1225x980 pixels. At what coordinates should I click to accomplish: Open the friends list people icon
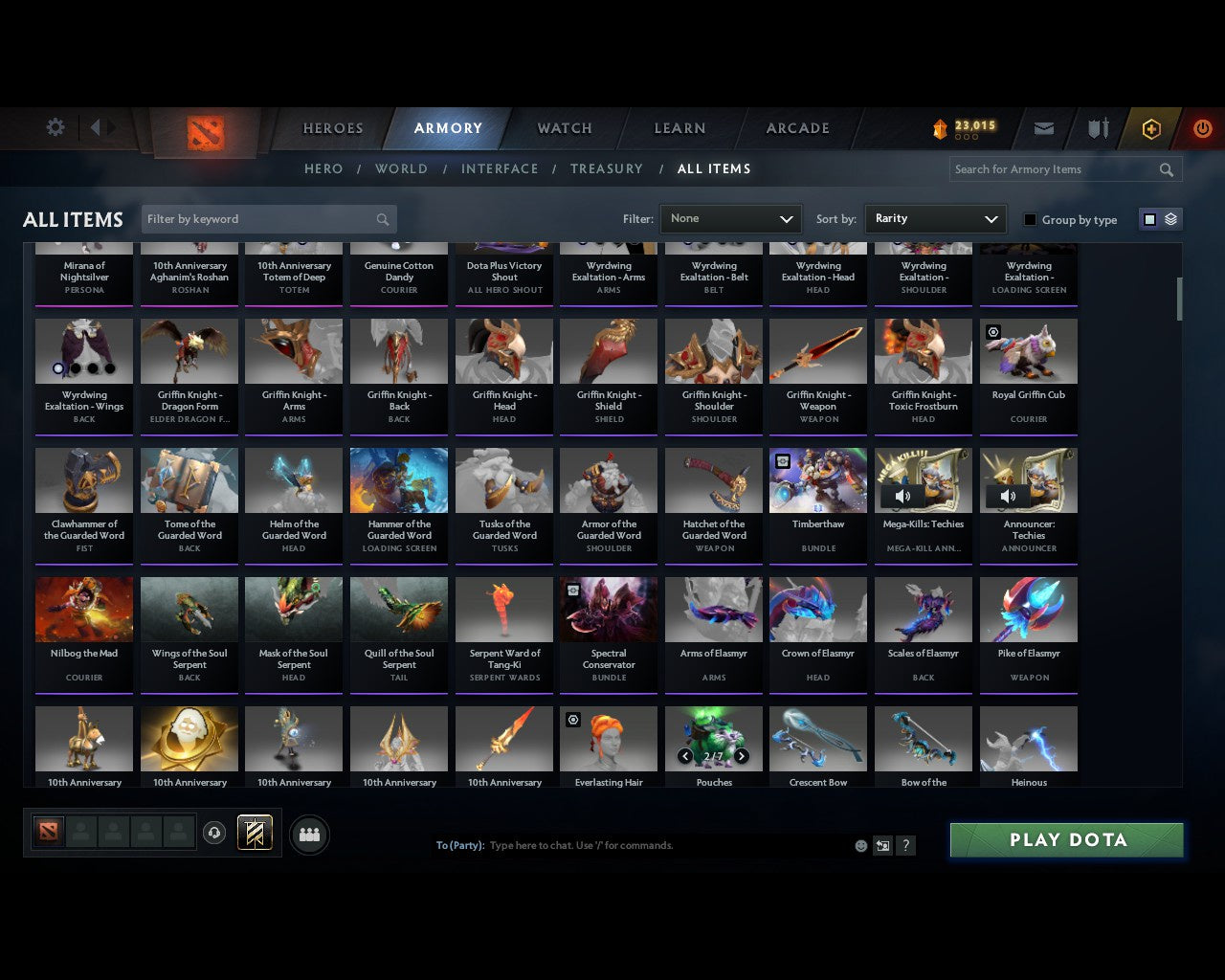pos(308,835)
